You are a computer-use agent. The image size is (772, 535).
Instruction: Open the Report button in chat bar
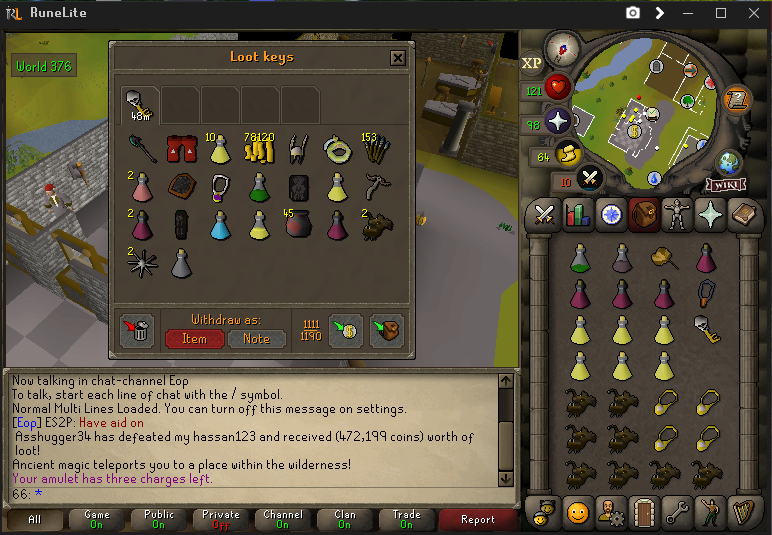point(478,519)
